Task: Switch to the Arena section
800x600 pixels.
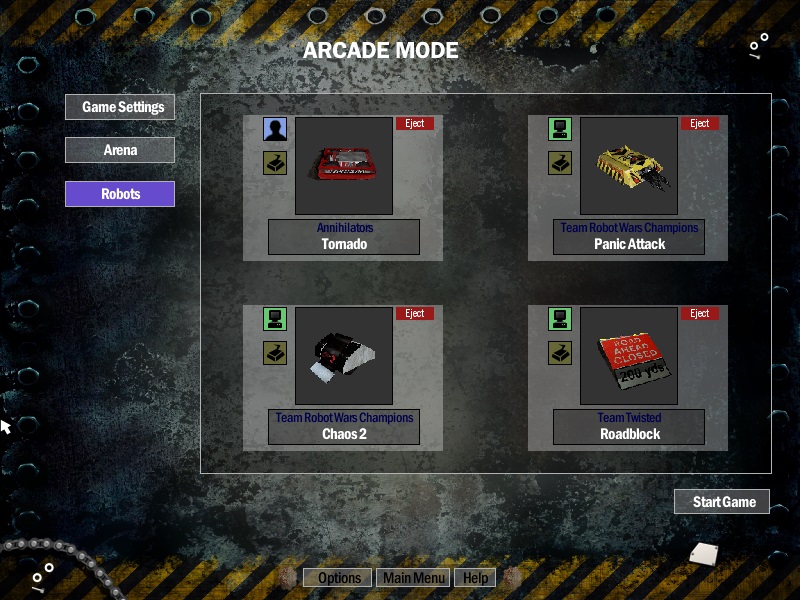Action: 120,150
